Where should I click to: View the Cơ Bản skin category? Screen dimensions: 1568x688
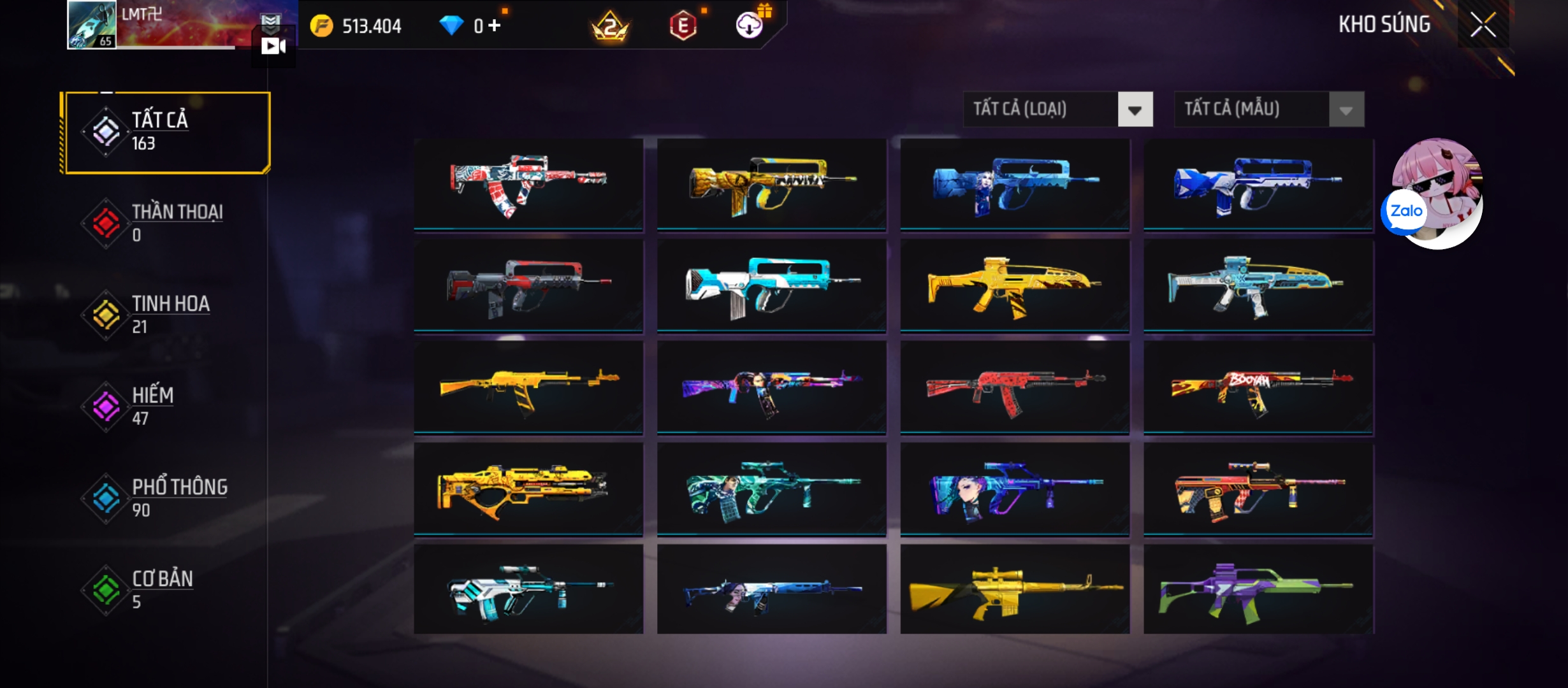pyautogui.click(x=167, y=589)
